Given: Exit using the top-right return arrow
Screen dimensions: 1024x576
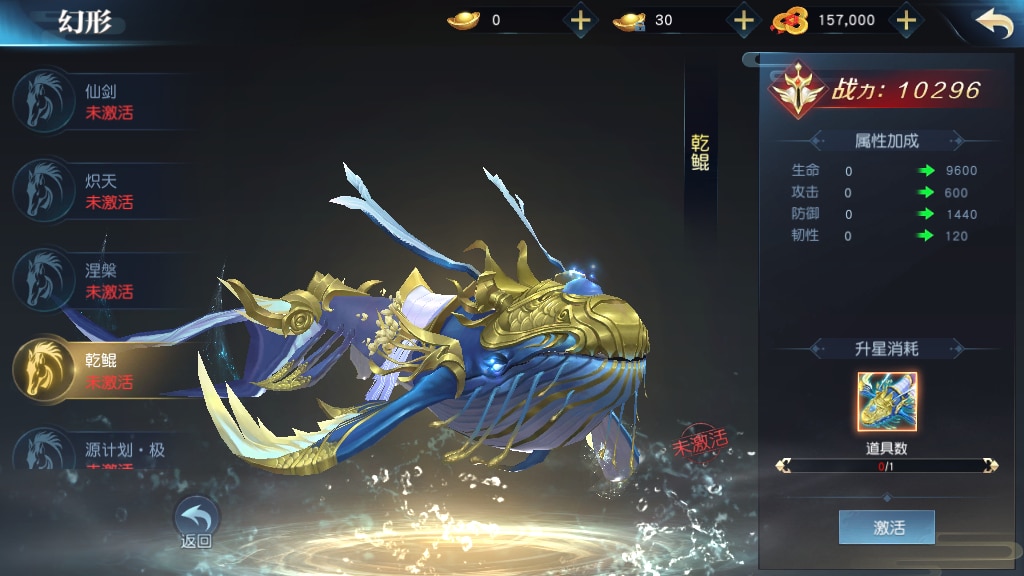Looking at the screenshot, I should click(994, 23).
